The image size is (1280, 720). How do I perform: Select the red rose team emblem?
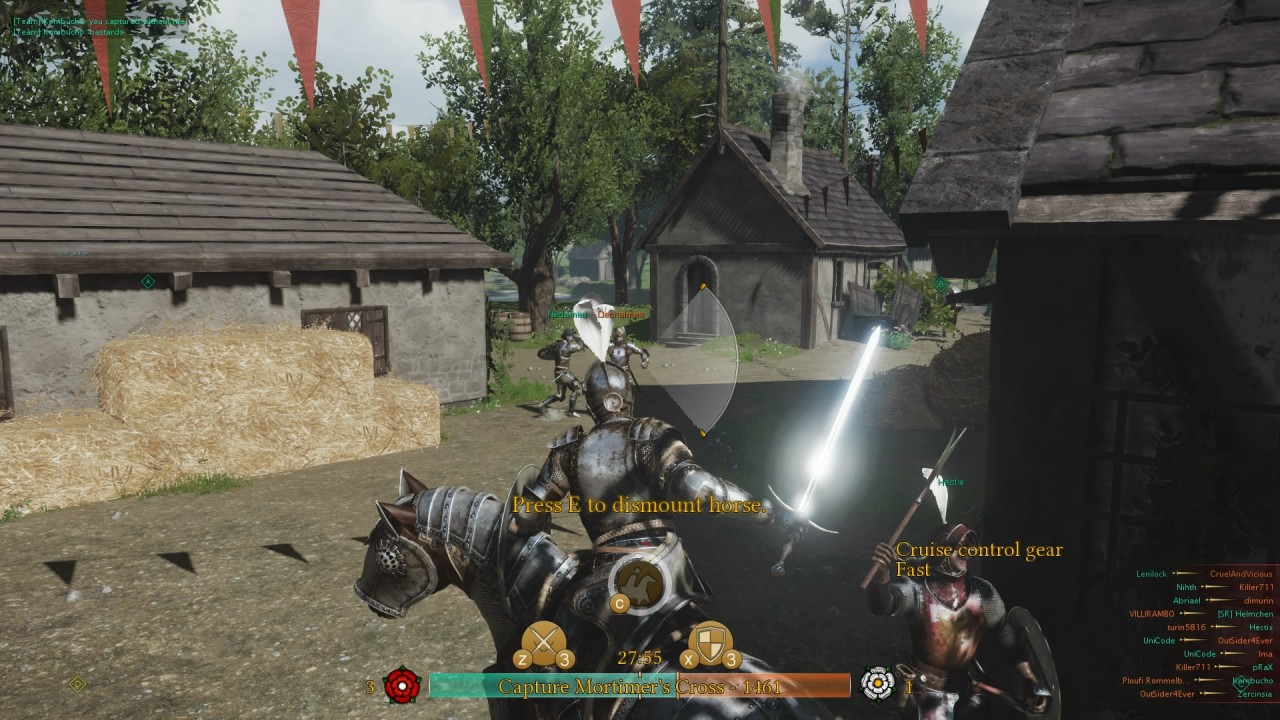(x=401, y=685)
